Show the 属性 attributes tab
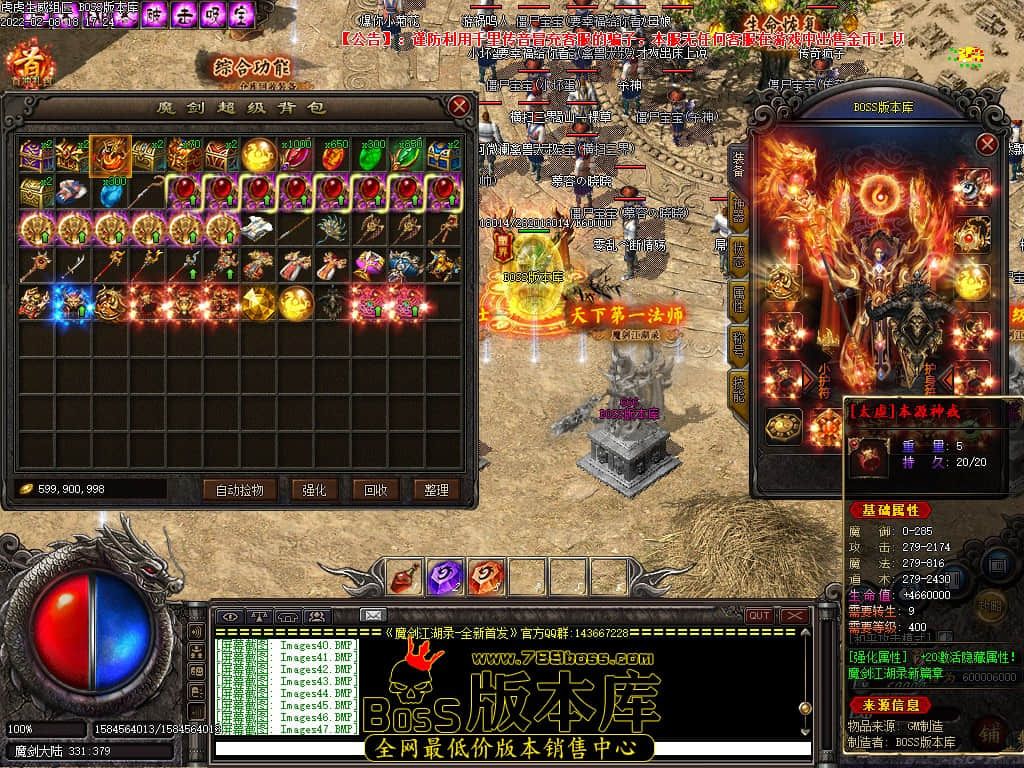This screenshot has width=1024, height=768. click(738, 297)
